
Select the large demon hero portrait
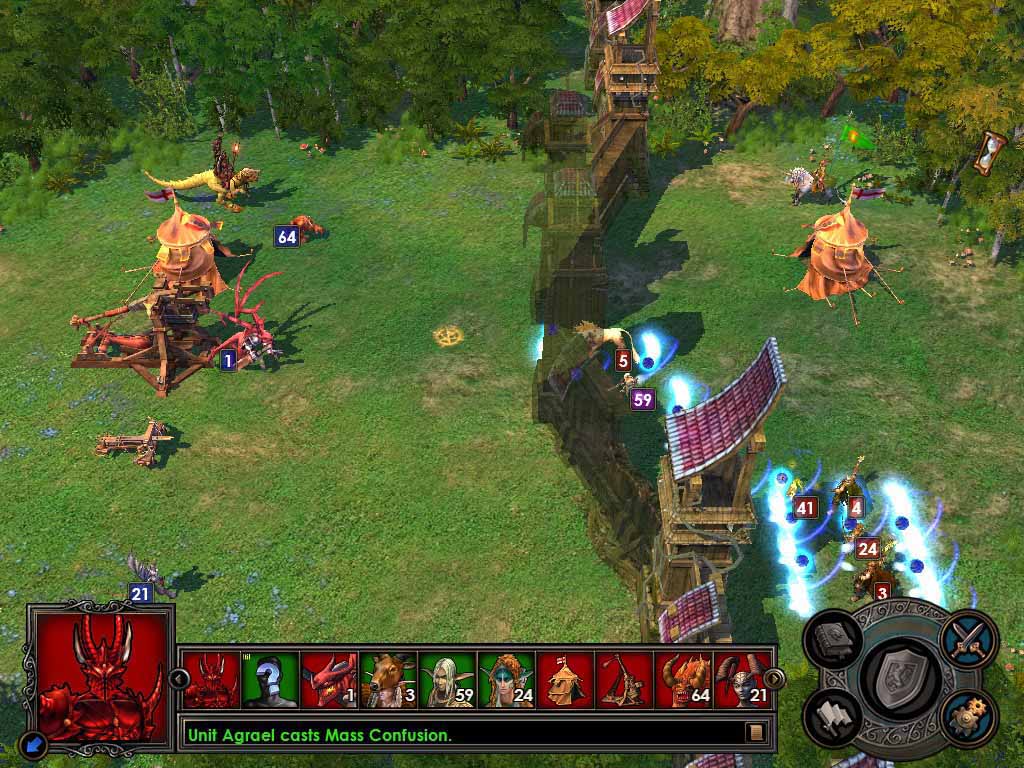click(99, 676)
